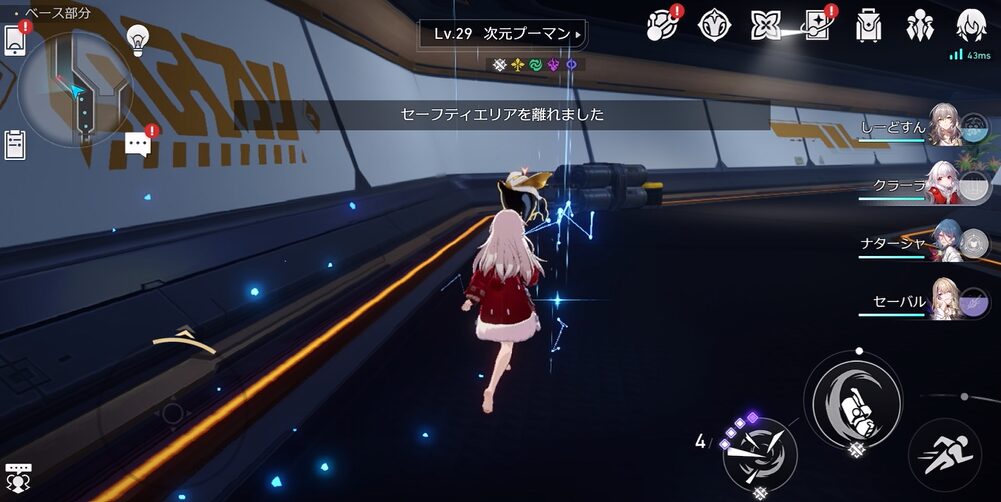Tap the sprint running-figure button
Screen dimensions: 1001x502
(944, 455)
